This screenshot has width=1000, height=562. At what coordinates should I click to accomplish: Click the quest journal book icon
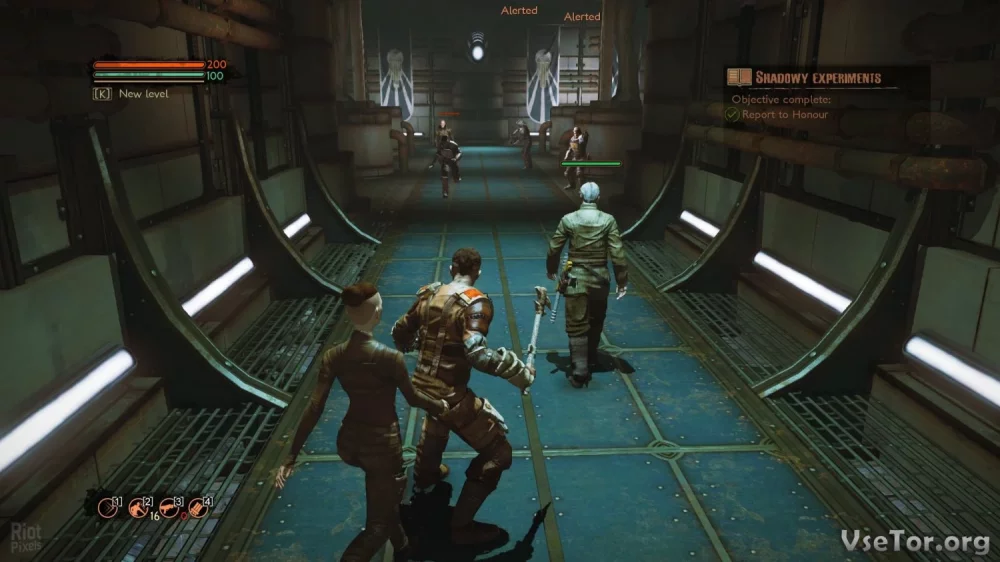pyautogui.click(x=740, y=77)
